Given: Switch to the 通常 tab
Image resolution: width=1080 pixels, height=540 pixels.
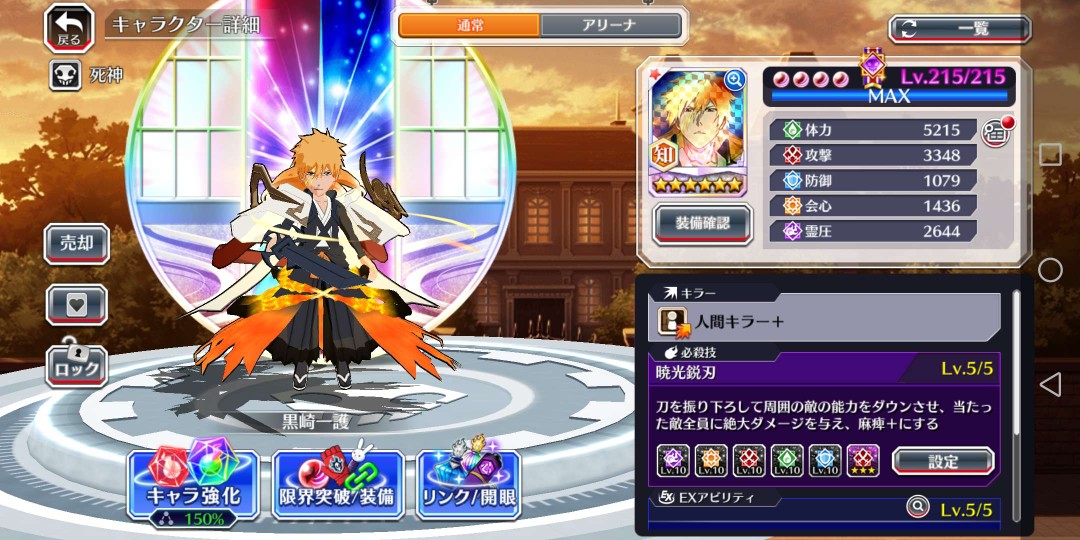Looking at the screenshot, I should click(x=469, y=26).
